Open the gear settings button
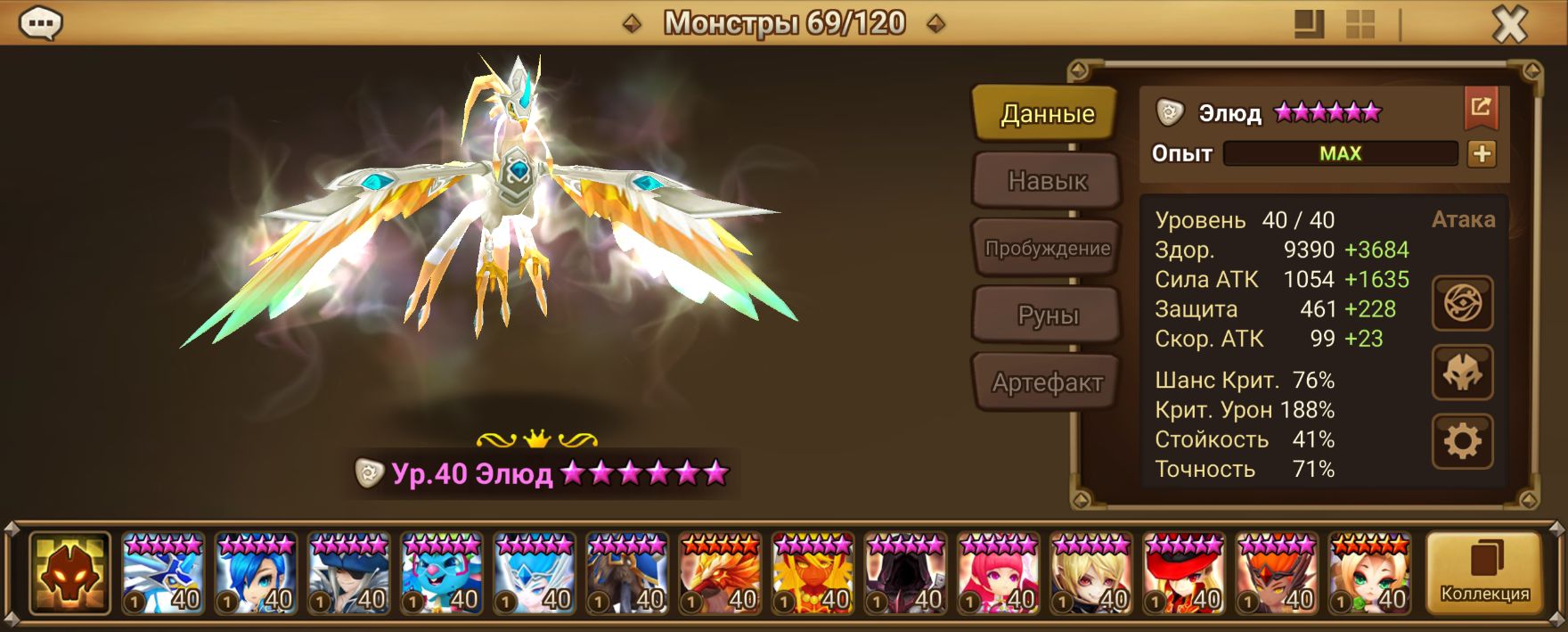The width and height of the screenshot is (1568, 632). (x=1462, y=441)
